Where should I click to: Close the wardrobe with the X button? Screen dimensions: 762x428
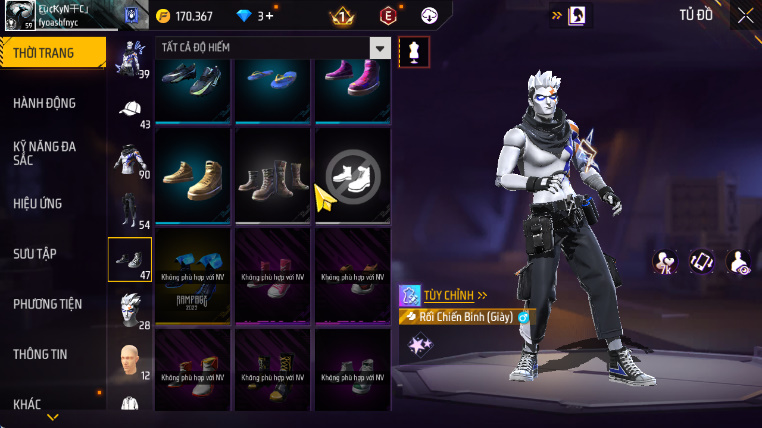click(x=745, y=15)
